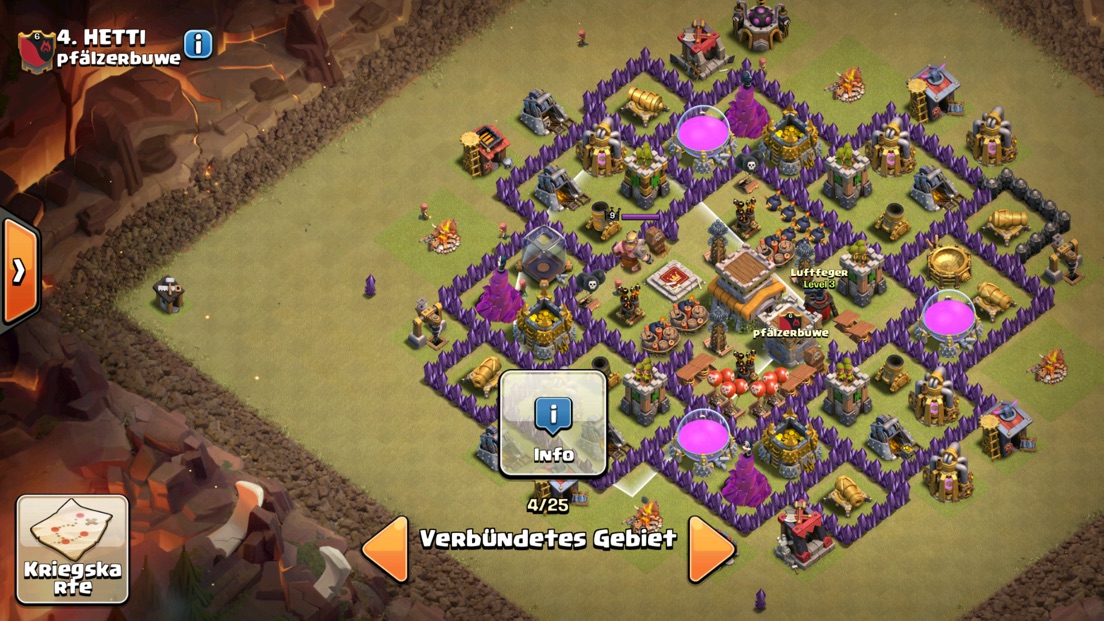Expand the orange side panel arrow
The image size is (1104, 621).
coord(19,270)
